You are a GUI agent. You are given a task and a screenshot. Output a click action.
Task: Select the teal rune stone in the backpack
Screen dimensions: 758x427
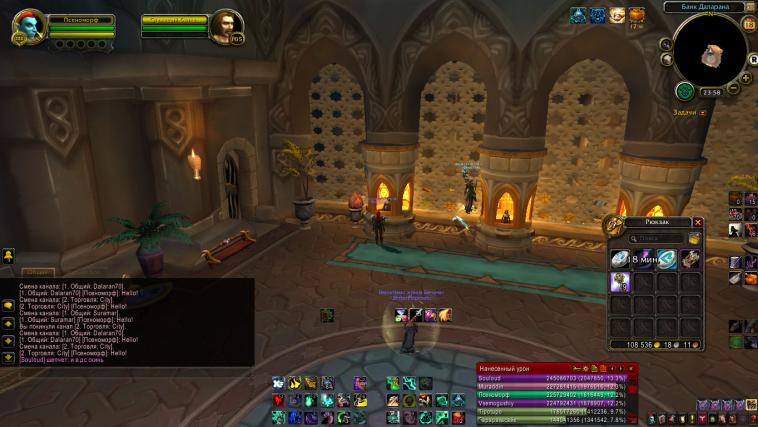tap(667, 259)
